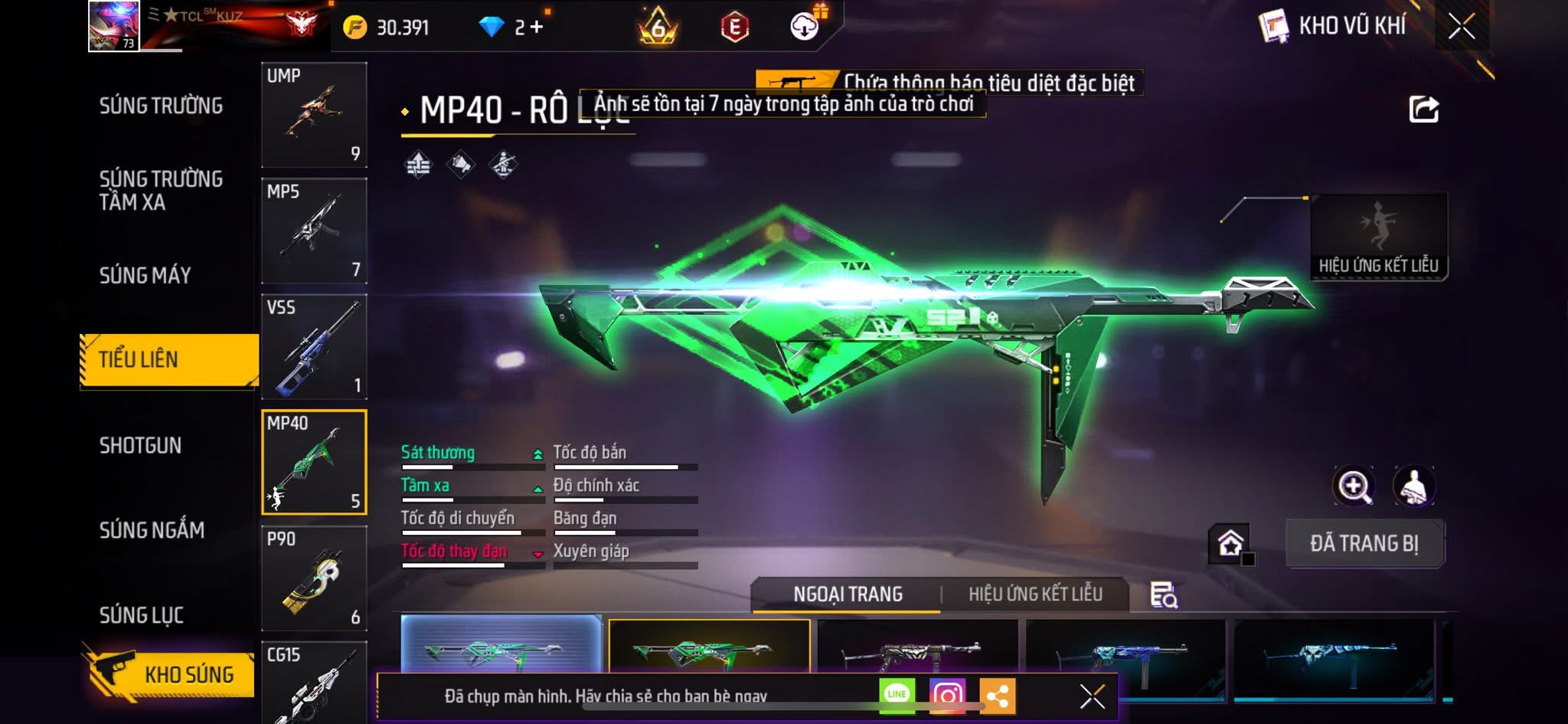Pick the MP5 weapon tile
1568x724 pixels.
click(x=314, y=231)
